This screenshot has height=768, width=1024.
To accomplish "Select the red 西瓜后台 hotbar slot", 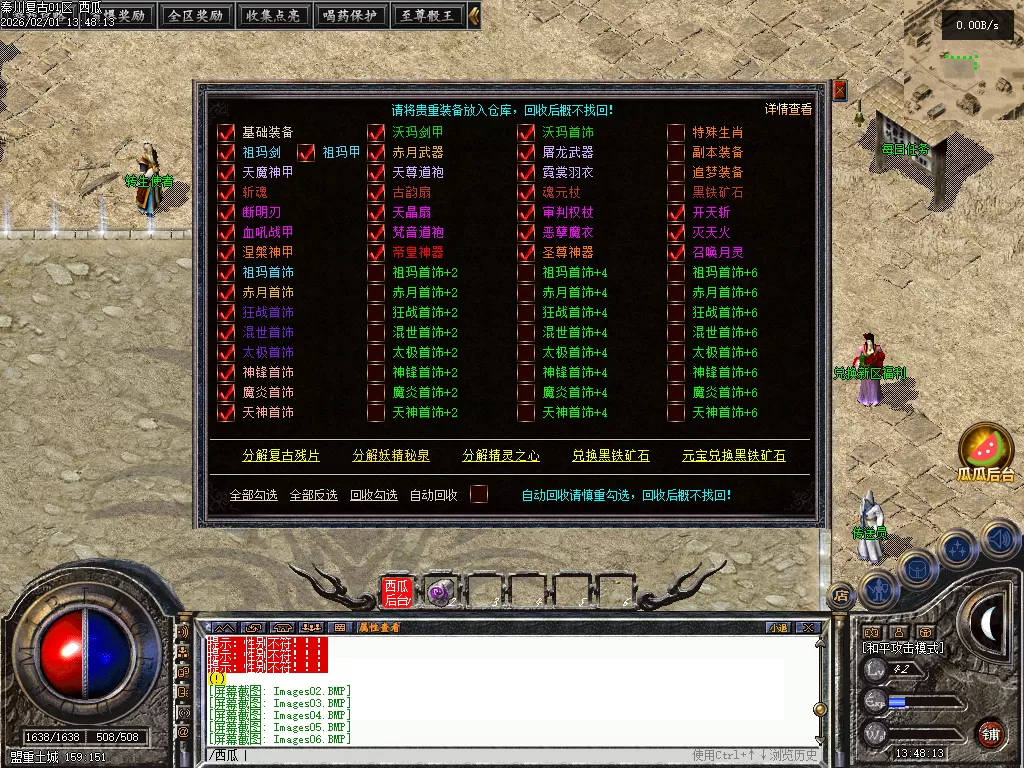I will [x=397, y=592].
